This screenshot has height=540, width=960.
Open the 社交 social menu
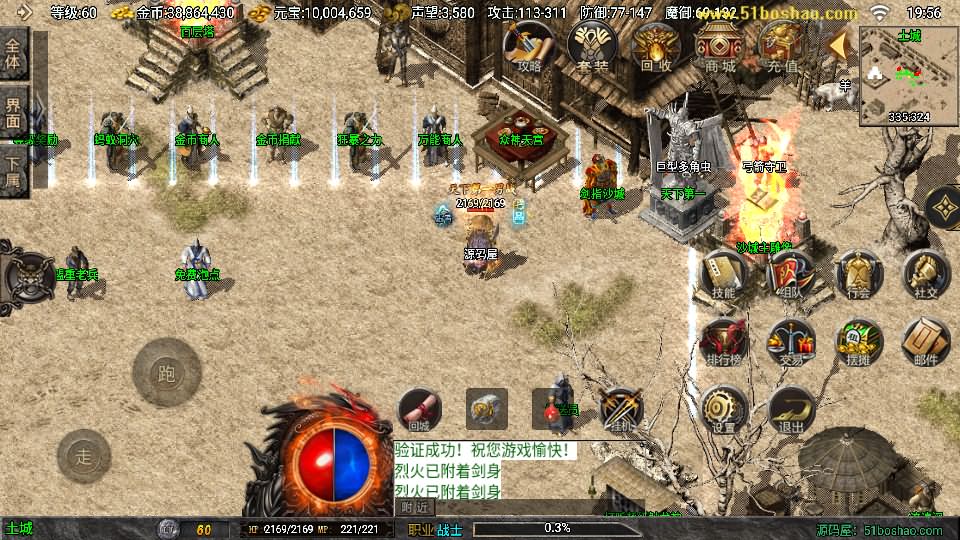coord(925,274)
